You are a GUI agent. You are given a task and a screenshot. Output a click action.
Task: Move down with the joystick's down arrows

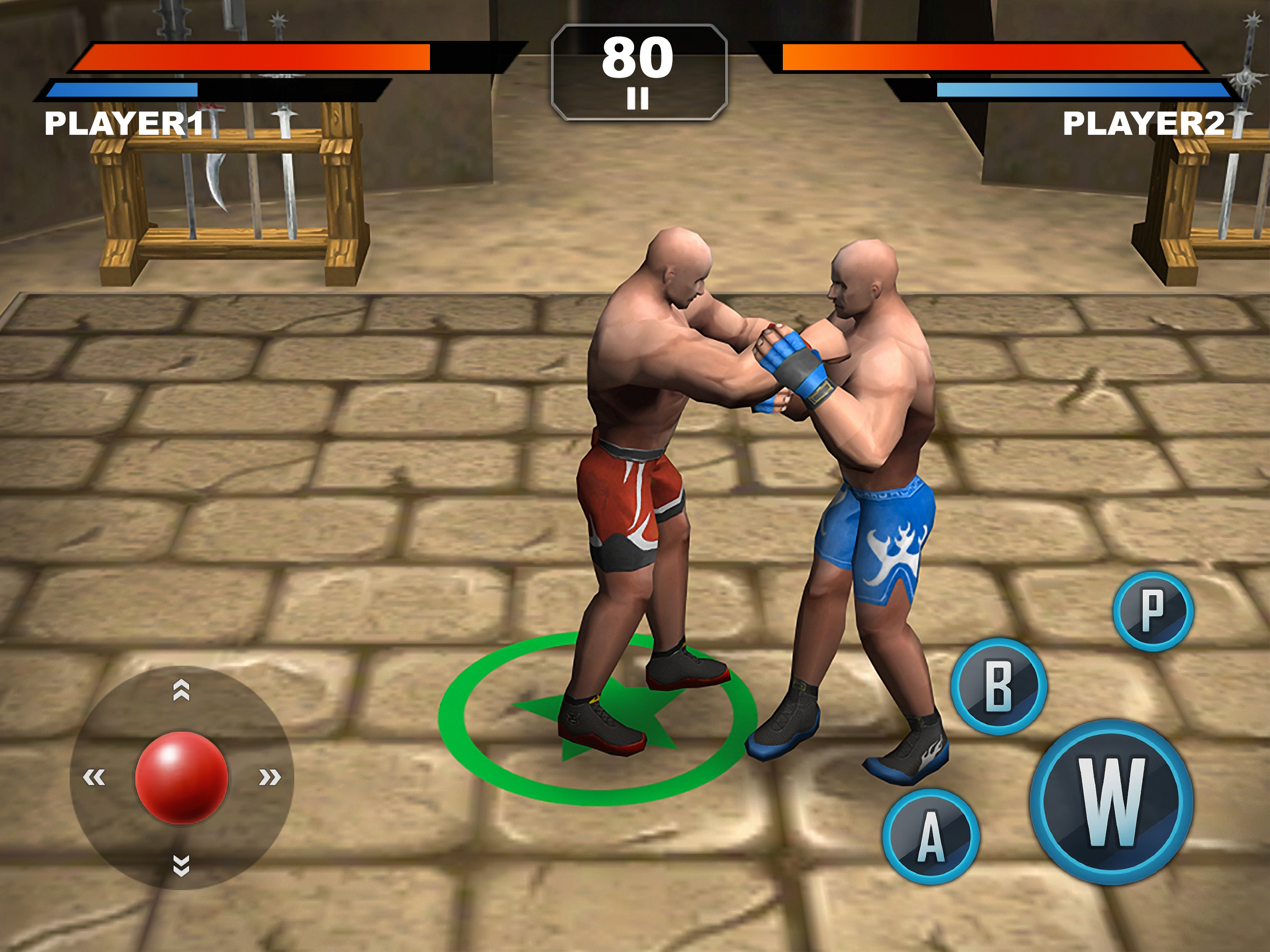181,865
